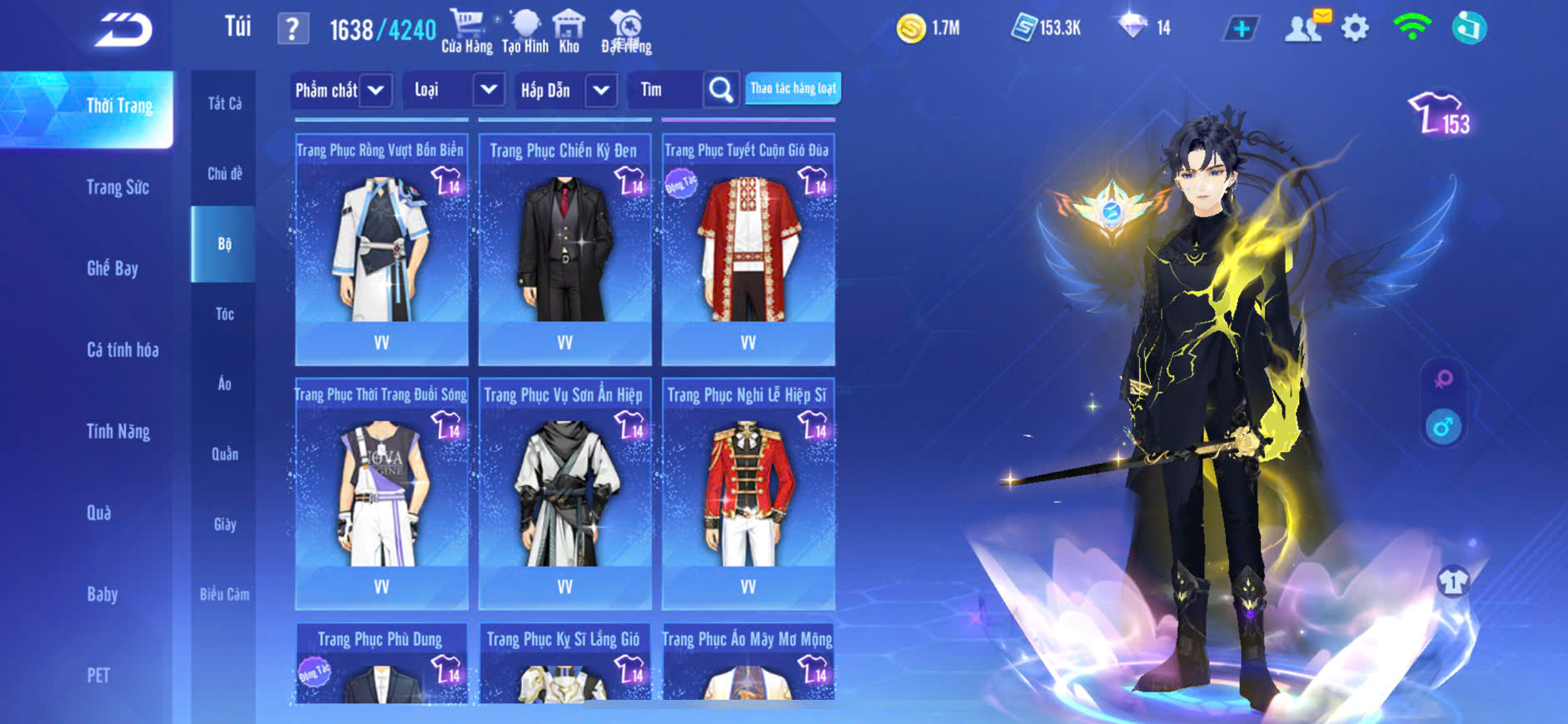The width and height of the screenshot is (1568, 724).
Task: Activate Thao tác hàng loạt button
Action: [x=793, y=88]
